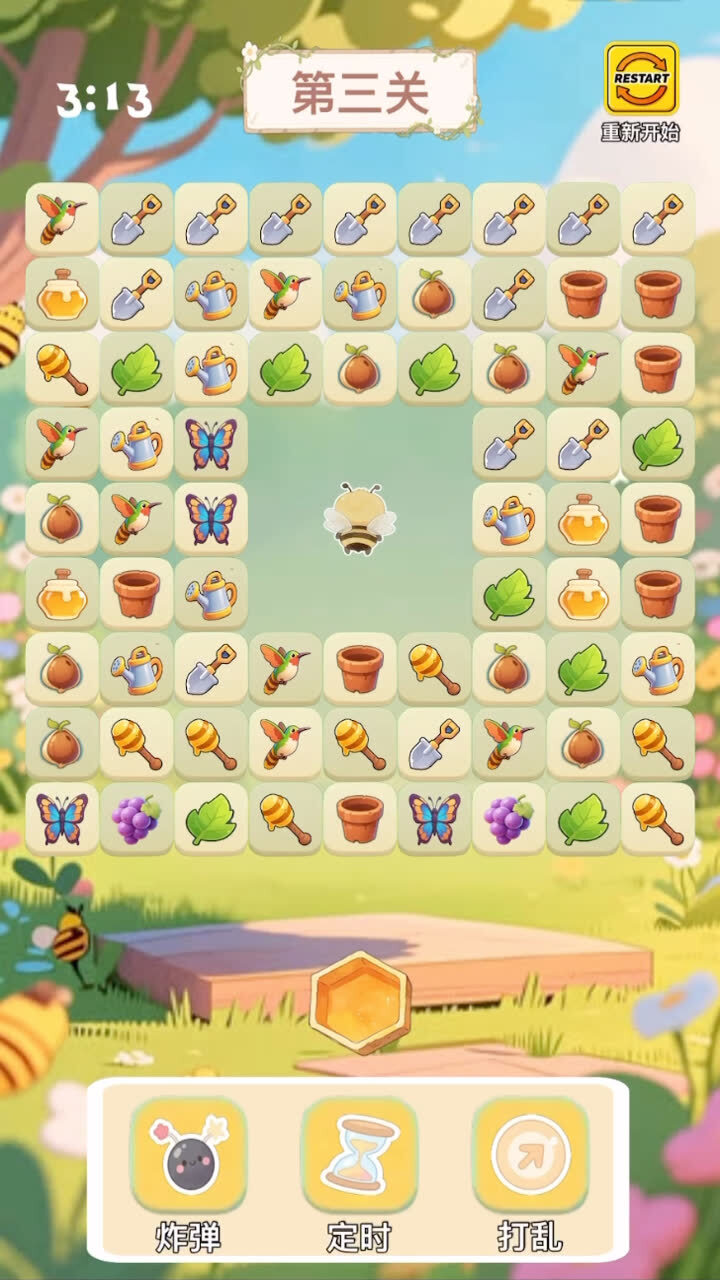The width and height of the screenshot is (720, 1280).
Task: Pick the flowerpot between honey jar and watering can
Action: coord(136,594)
